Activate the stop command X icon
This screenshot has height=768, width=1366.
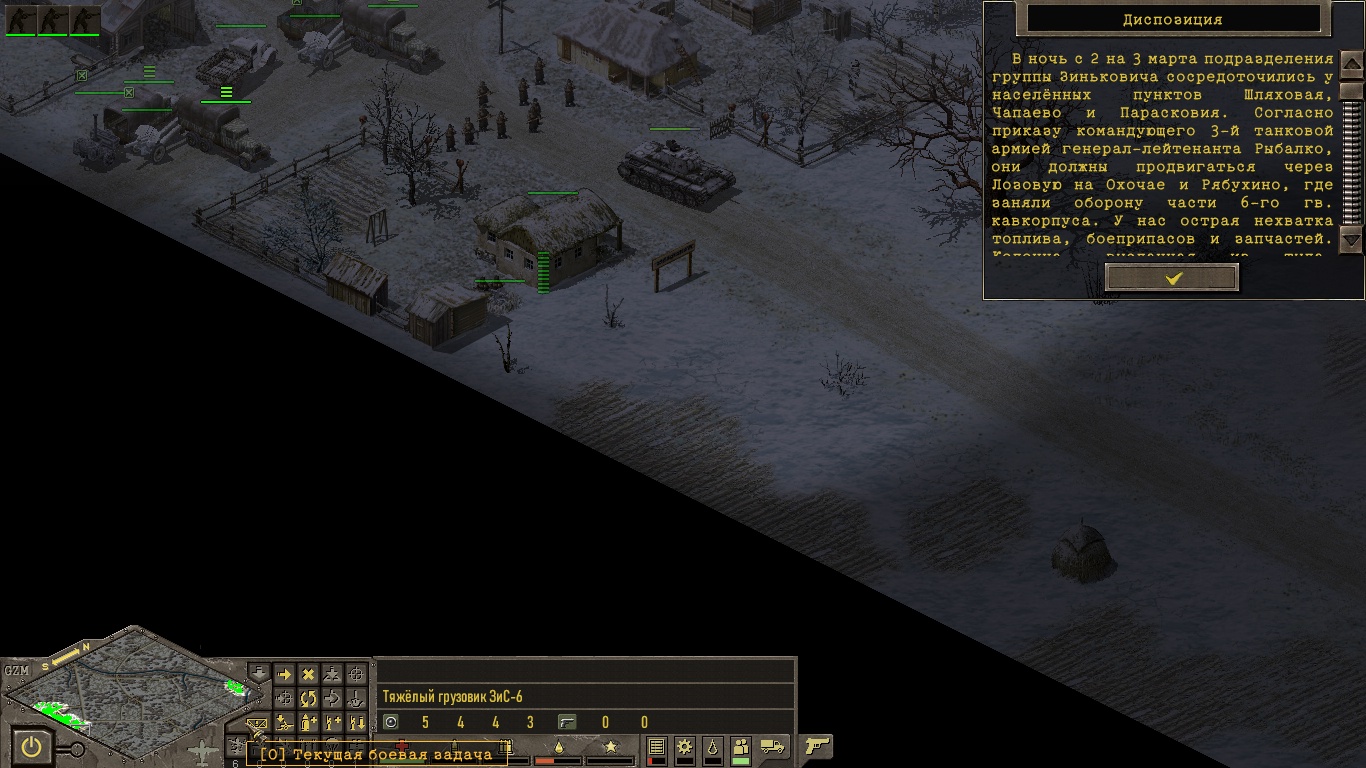(308, 675)
